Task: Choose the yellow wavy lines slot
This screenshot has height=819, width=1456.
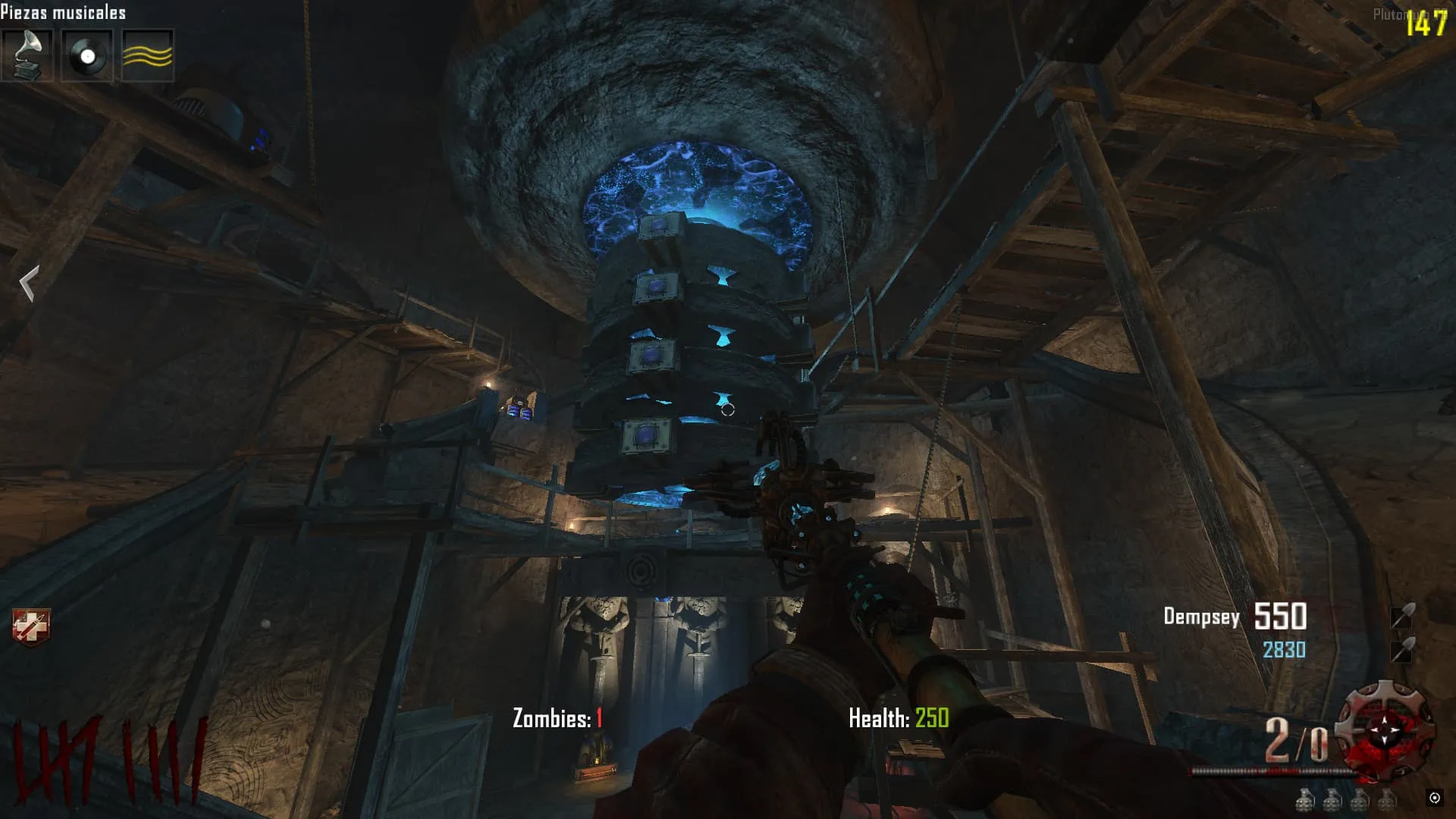Action: tap(147, 55)
